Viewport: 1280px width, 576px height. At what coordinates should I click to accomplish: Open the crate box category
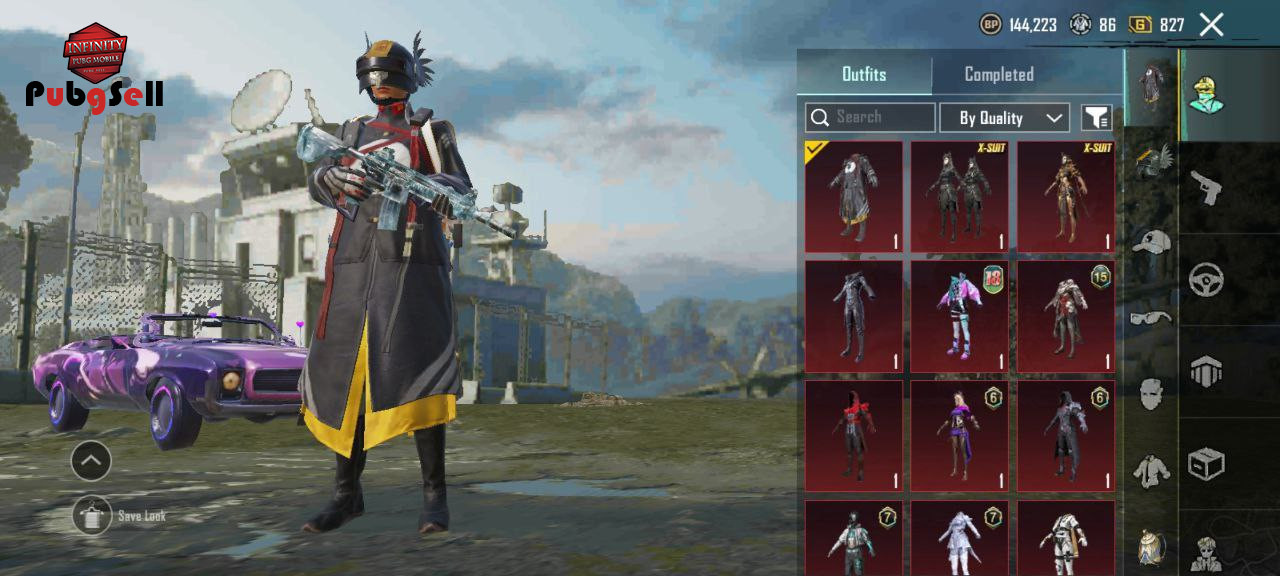[1206, 464]
